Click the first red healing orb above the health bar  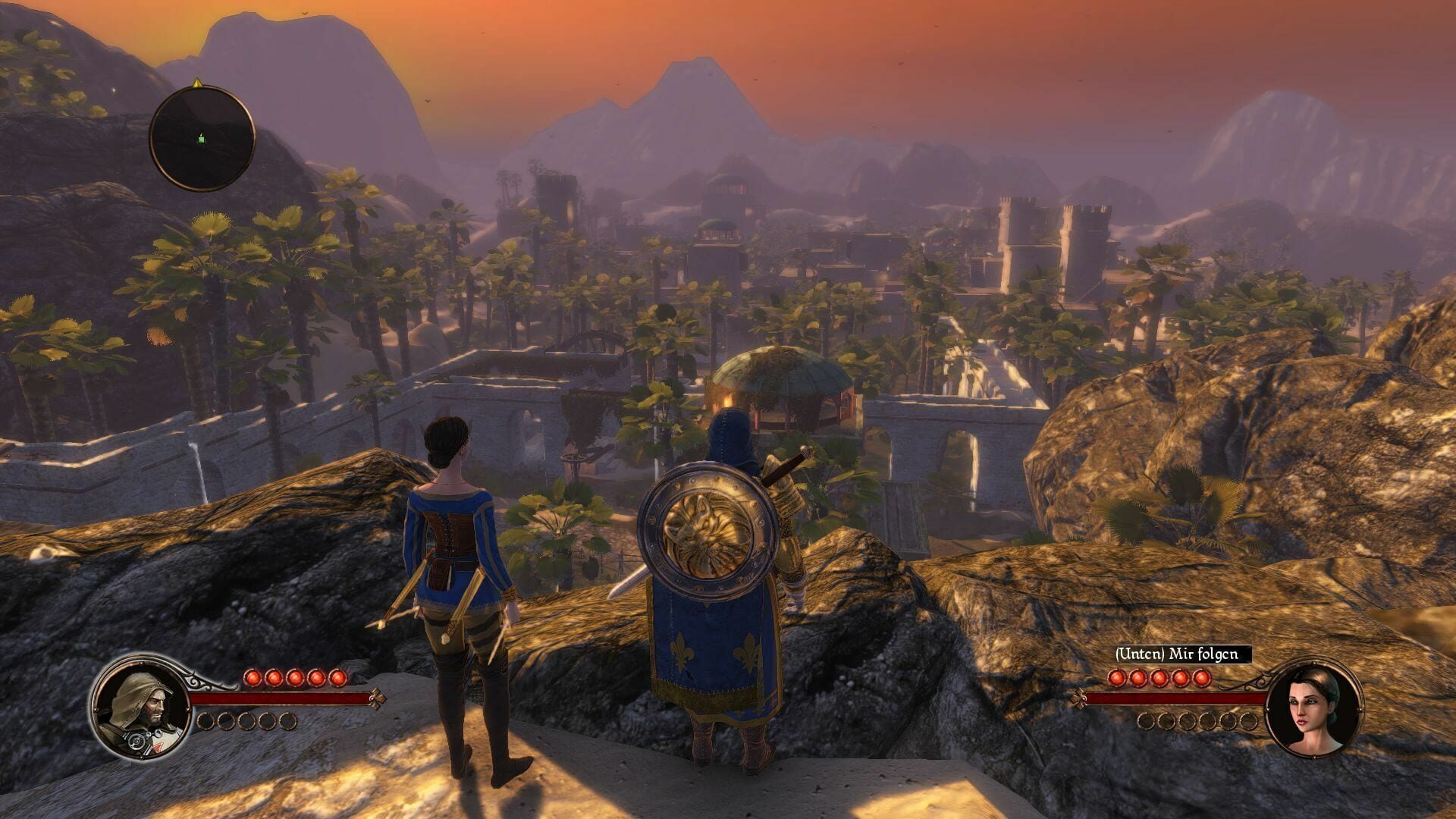(253, 678)
